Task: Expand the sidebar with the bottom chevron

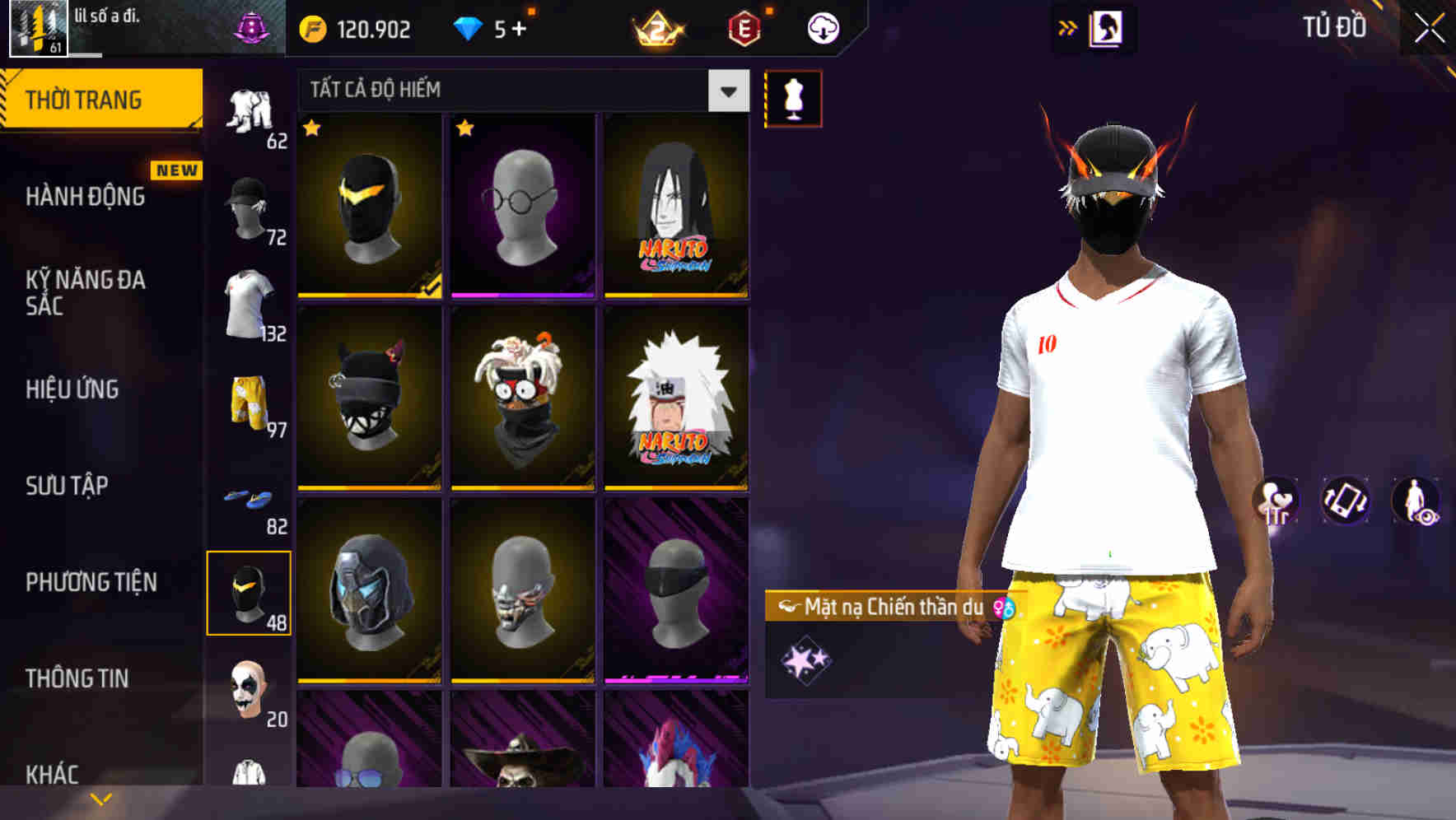Action: tap(101, 797)
